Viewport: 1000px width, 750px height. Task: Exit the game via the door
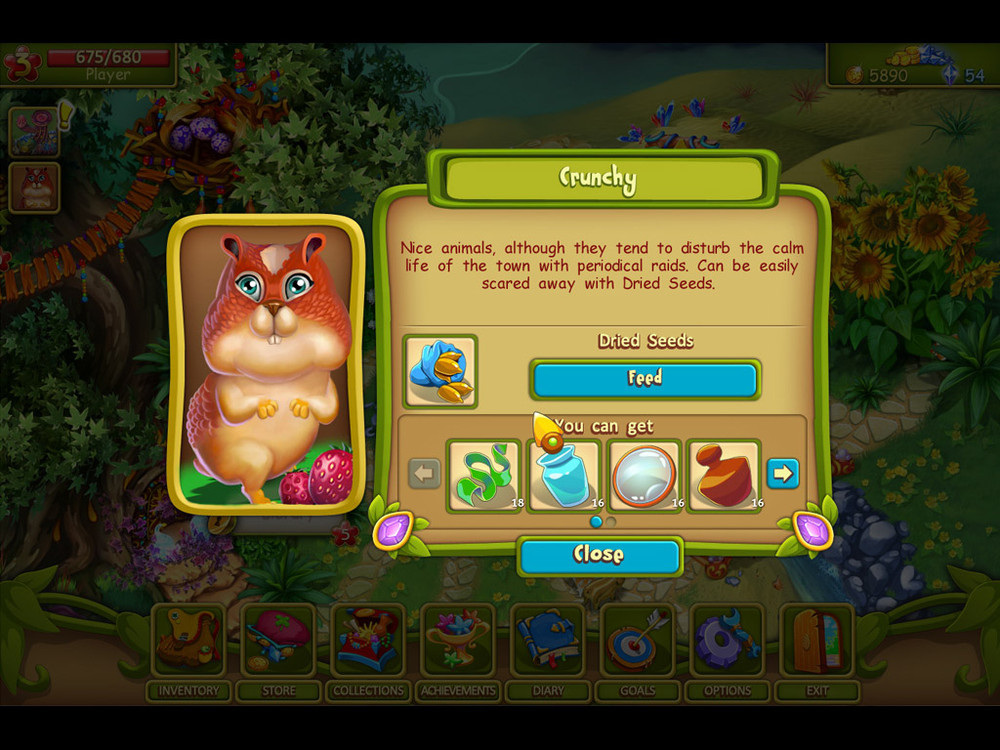(x=817, y=640)
